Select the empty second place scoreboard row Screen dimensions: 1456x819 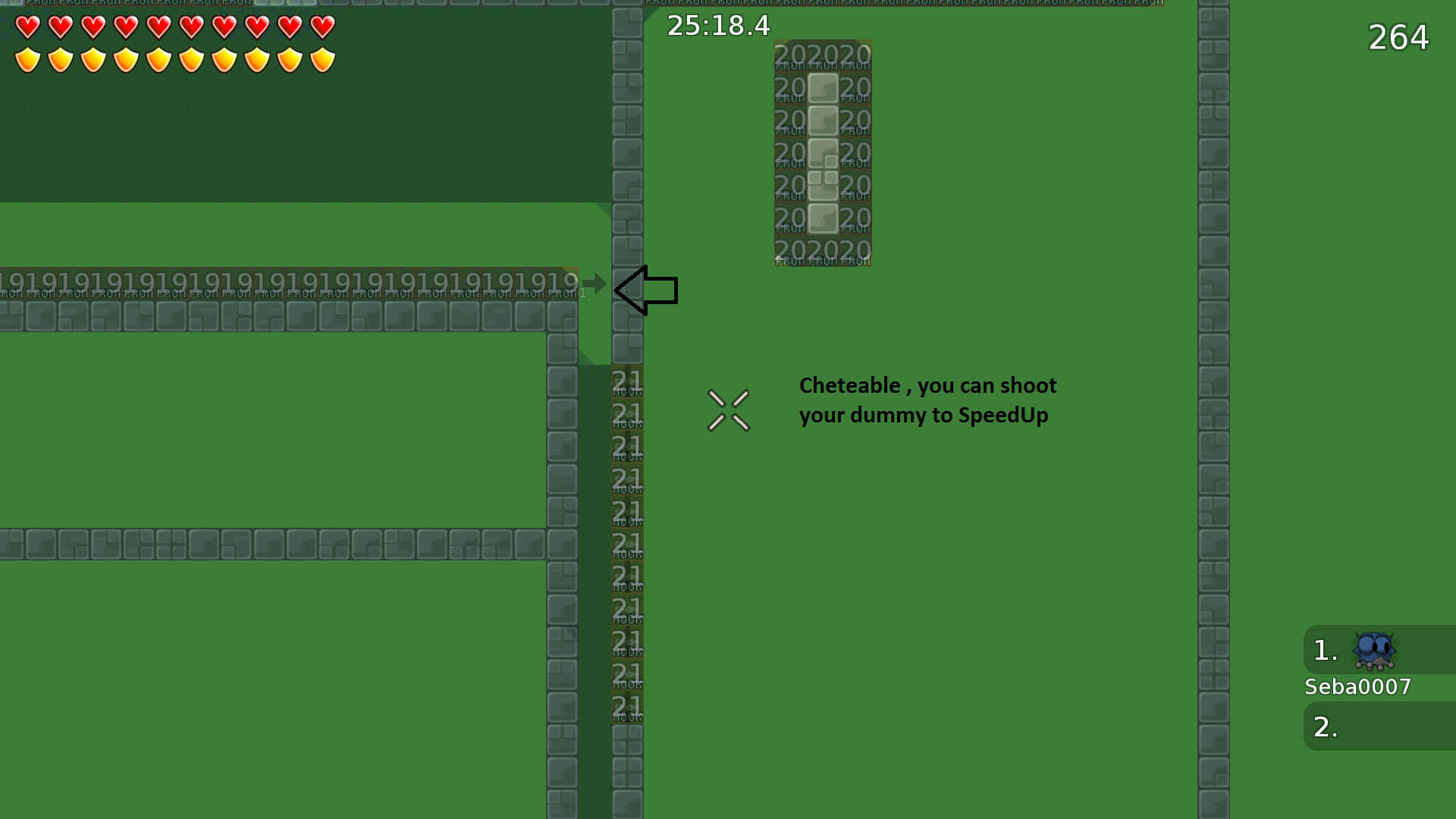(1365, 726)
